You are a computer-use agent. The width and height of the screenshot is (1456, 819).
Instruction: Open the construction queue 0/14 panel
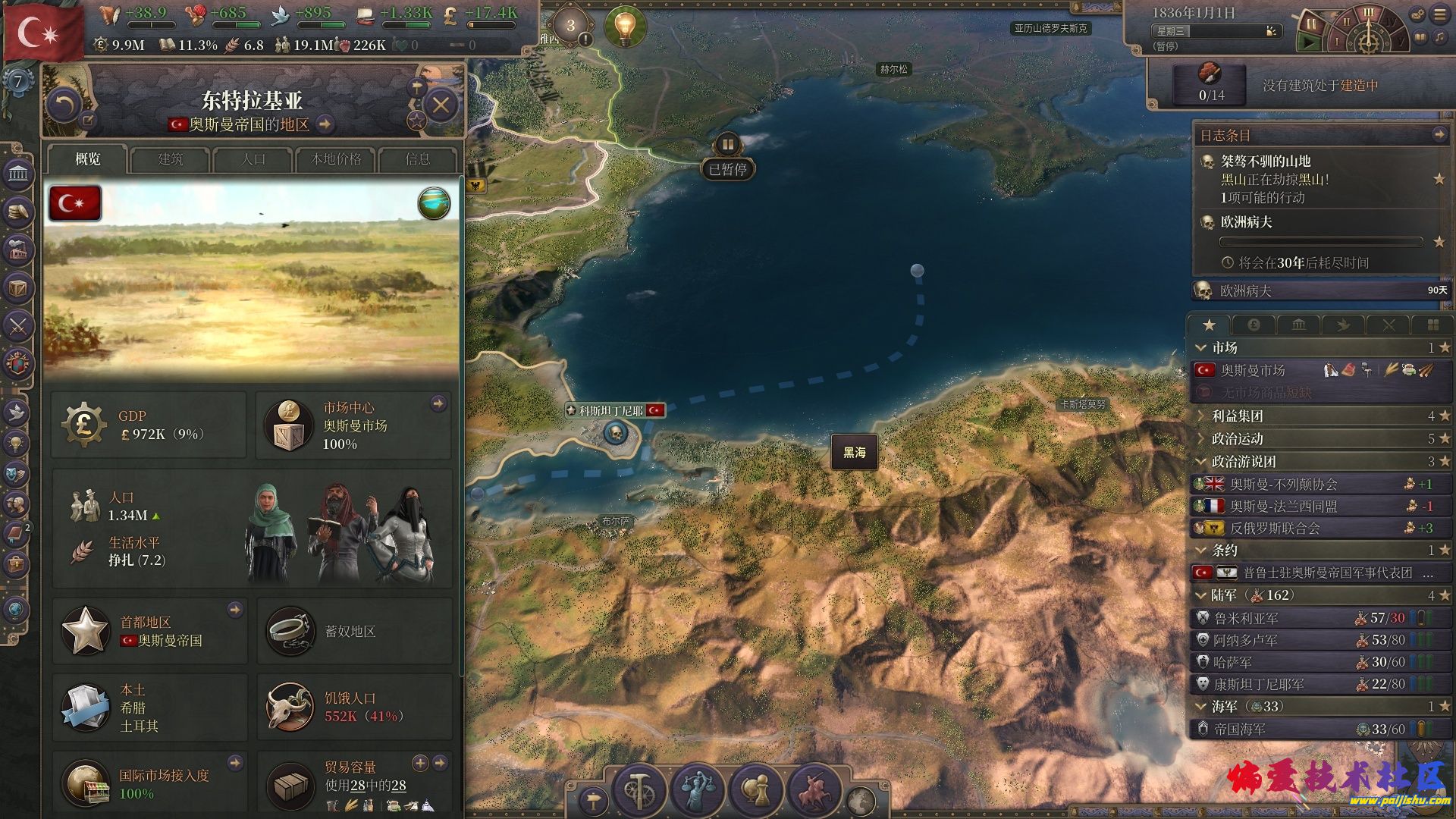[x=1210, y=84]
